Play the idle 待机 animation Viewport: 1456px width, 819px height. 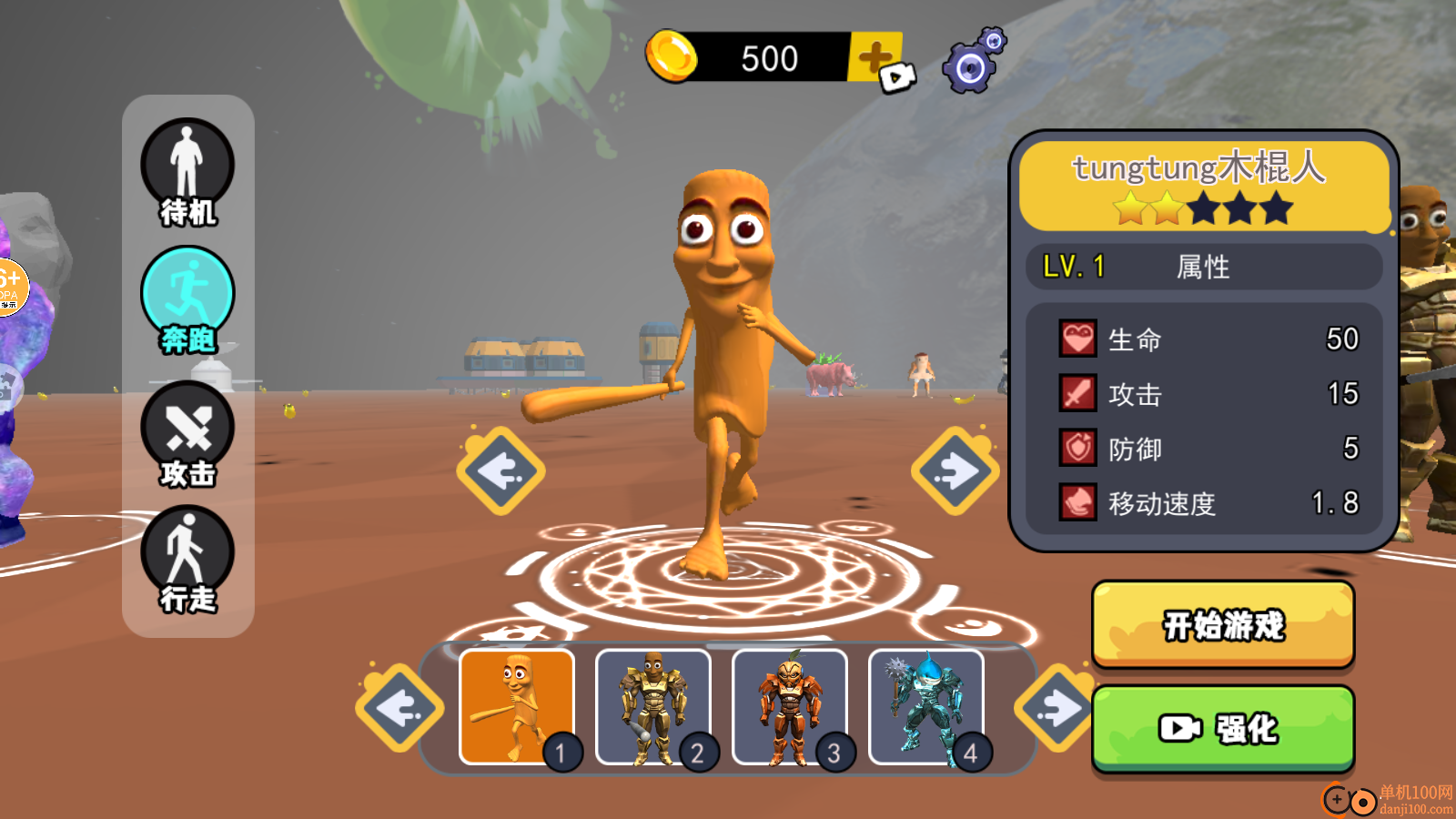pyautogui.click(x=187, y=172)
